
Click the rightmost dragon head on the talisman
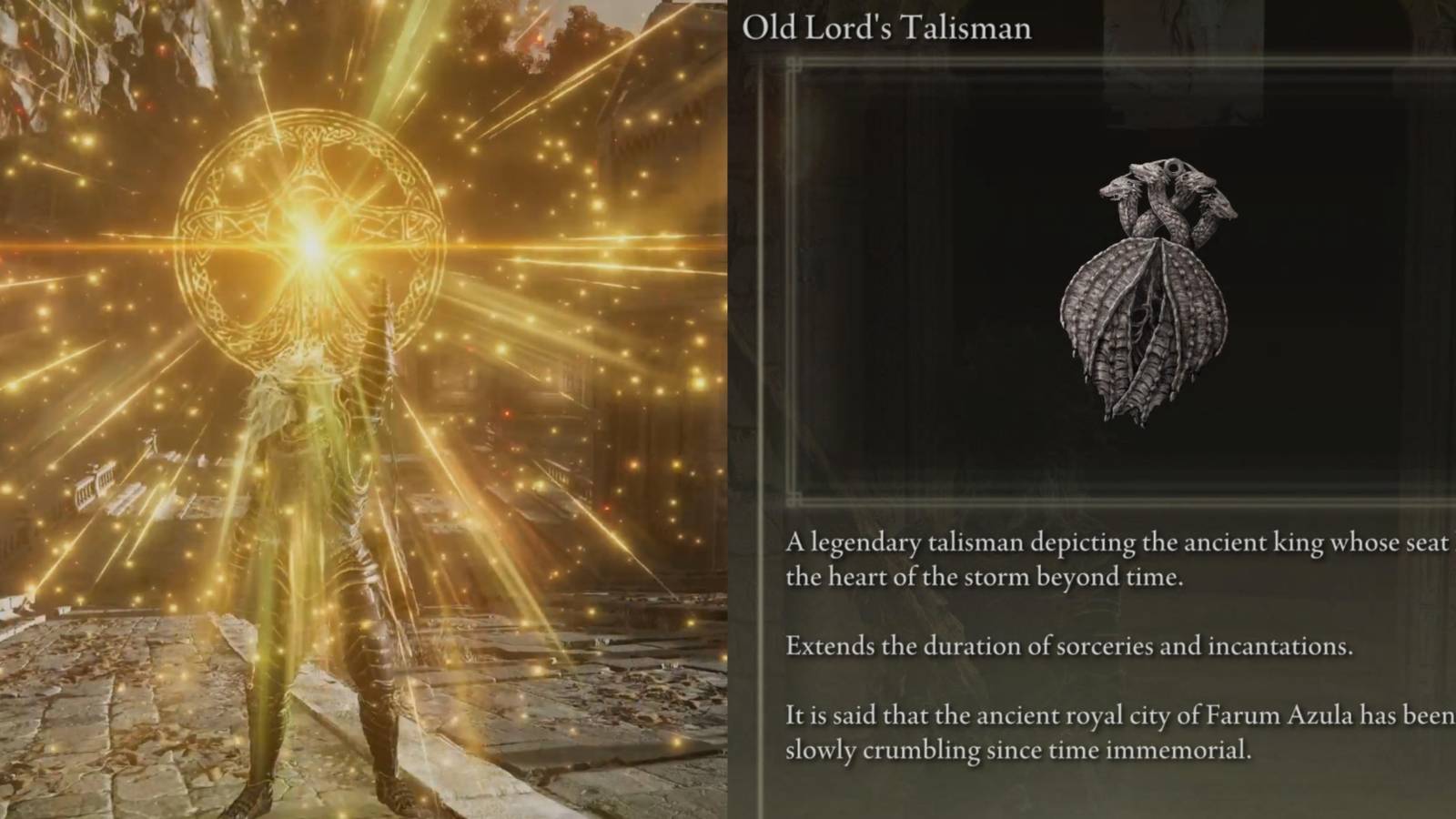tap(1219, 205)
